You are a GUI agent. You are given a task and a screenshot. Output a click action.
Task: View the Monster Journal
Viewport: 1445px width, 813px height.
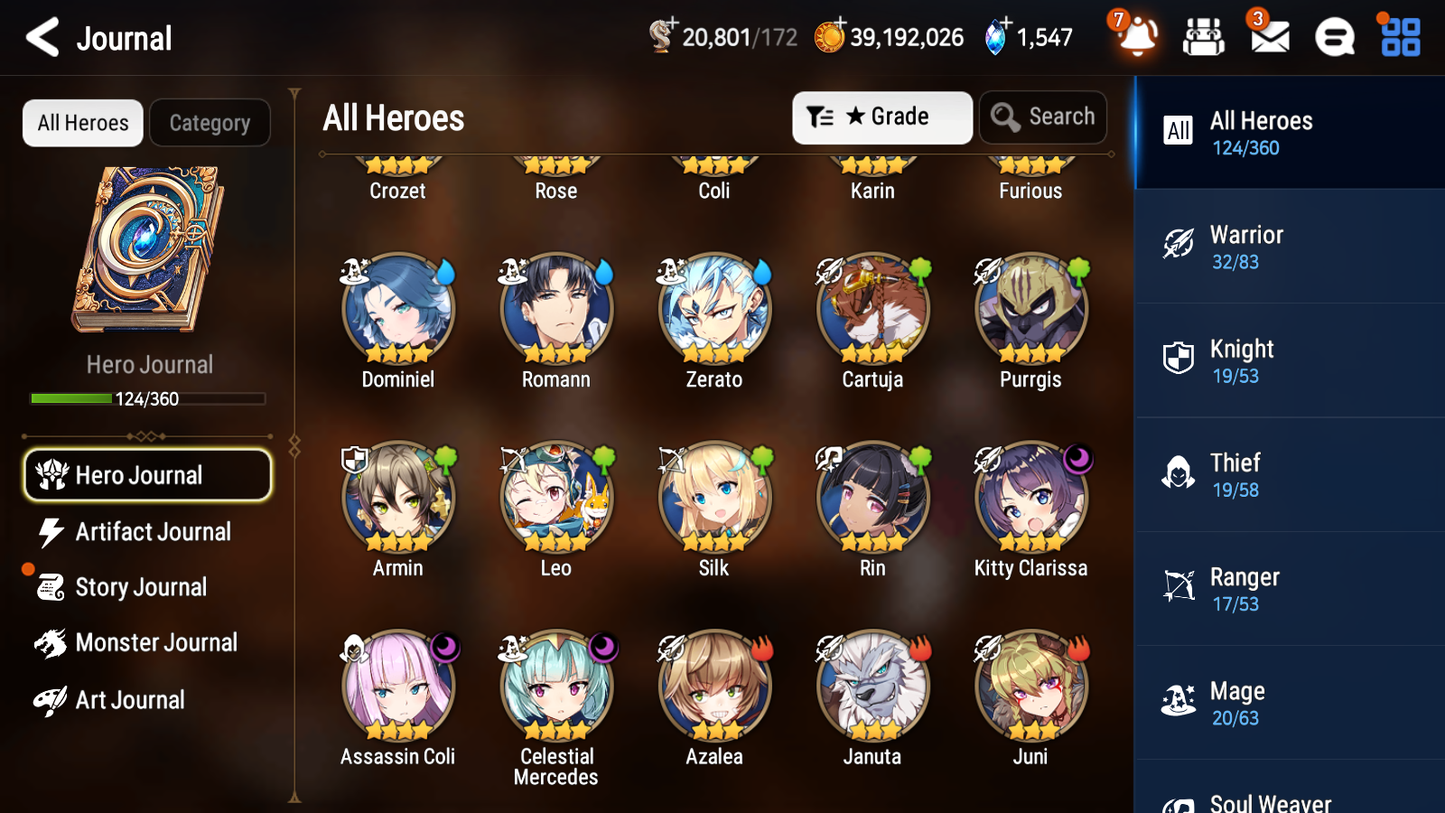[156, 643]
